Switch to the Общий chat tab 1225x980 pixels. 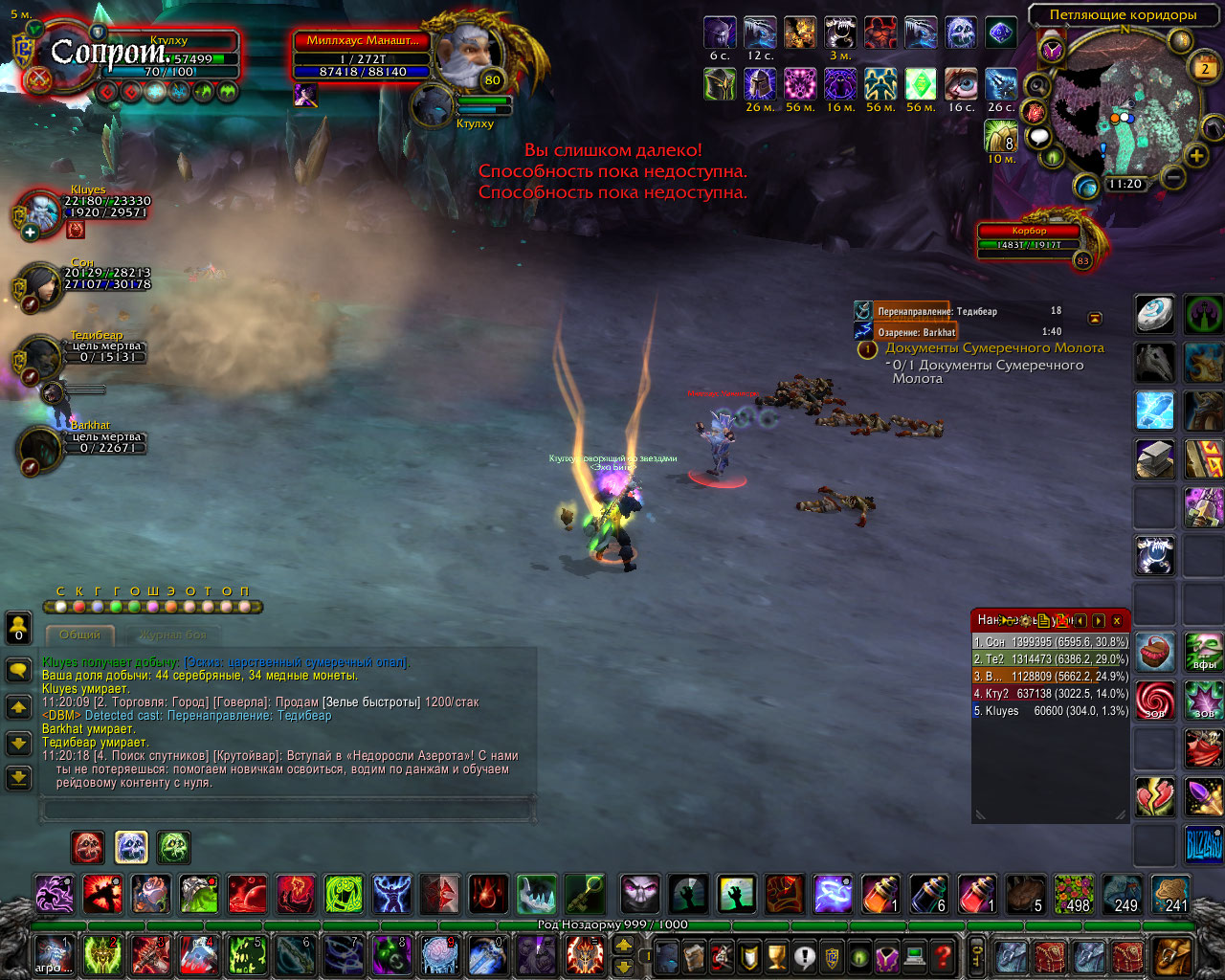pos(79,635)
